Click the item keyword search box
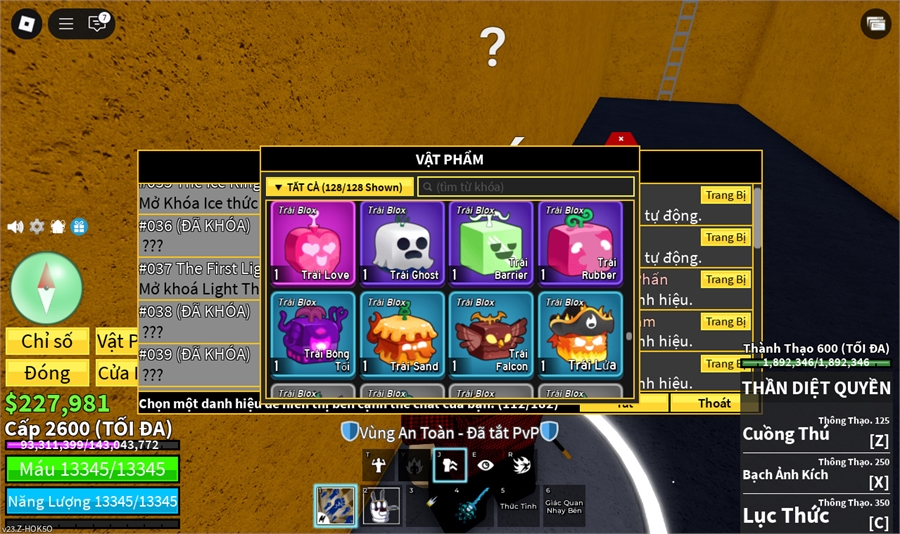Image resolution: width=900 pixels, height=534 pixels. [x=526, y=187]
